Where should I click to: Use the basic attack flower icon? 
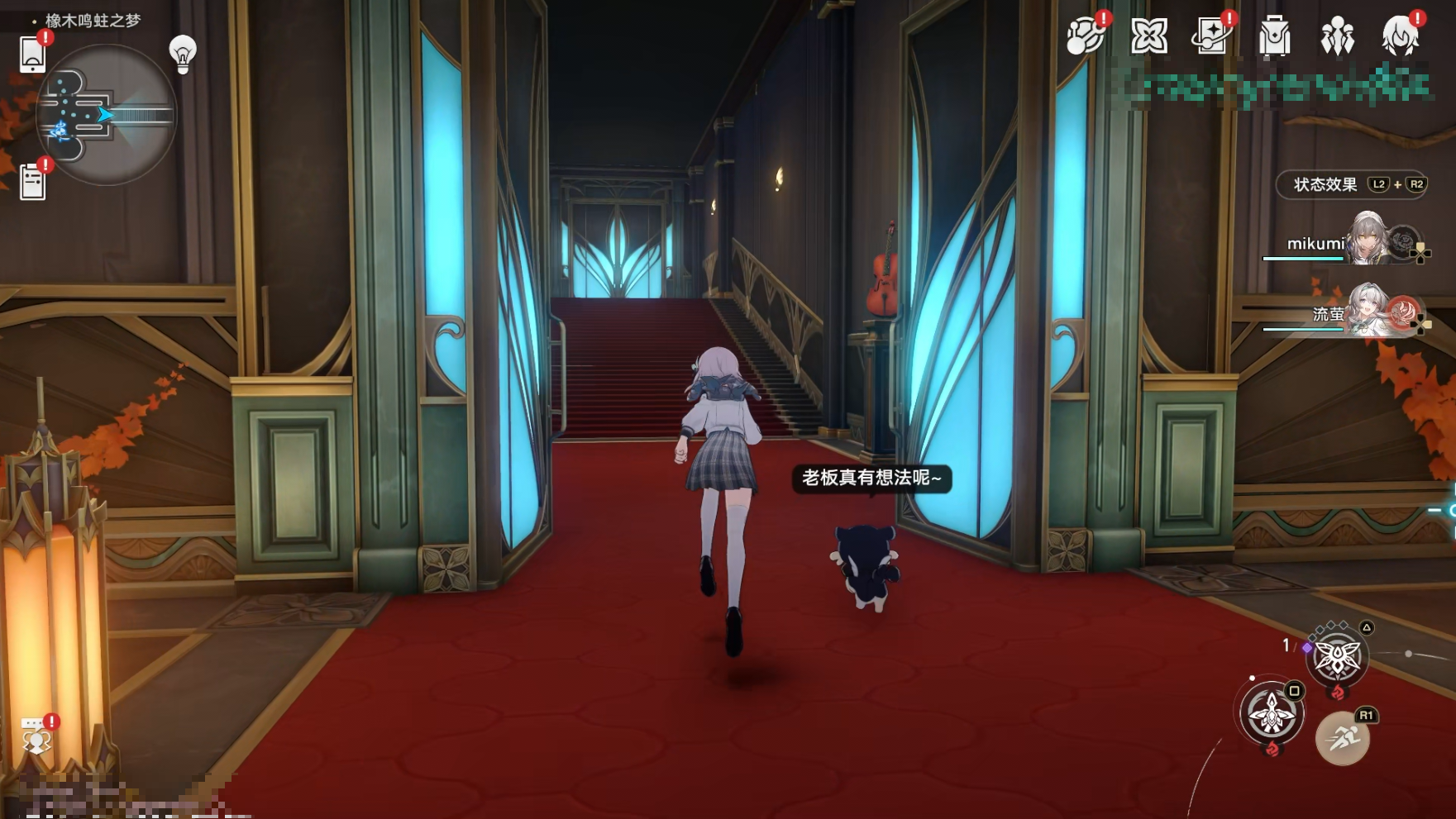coord(1272,712)
